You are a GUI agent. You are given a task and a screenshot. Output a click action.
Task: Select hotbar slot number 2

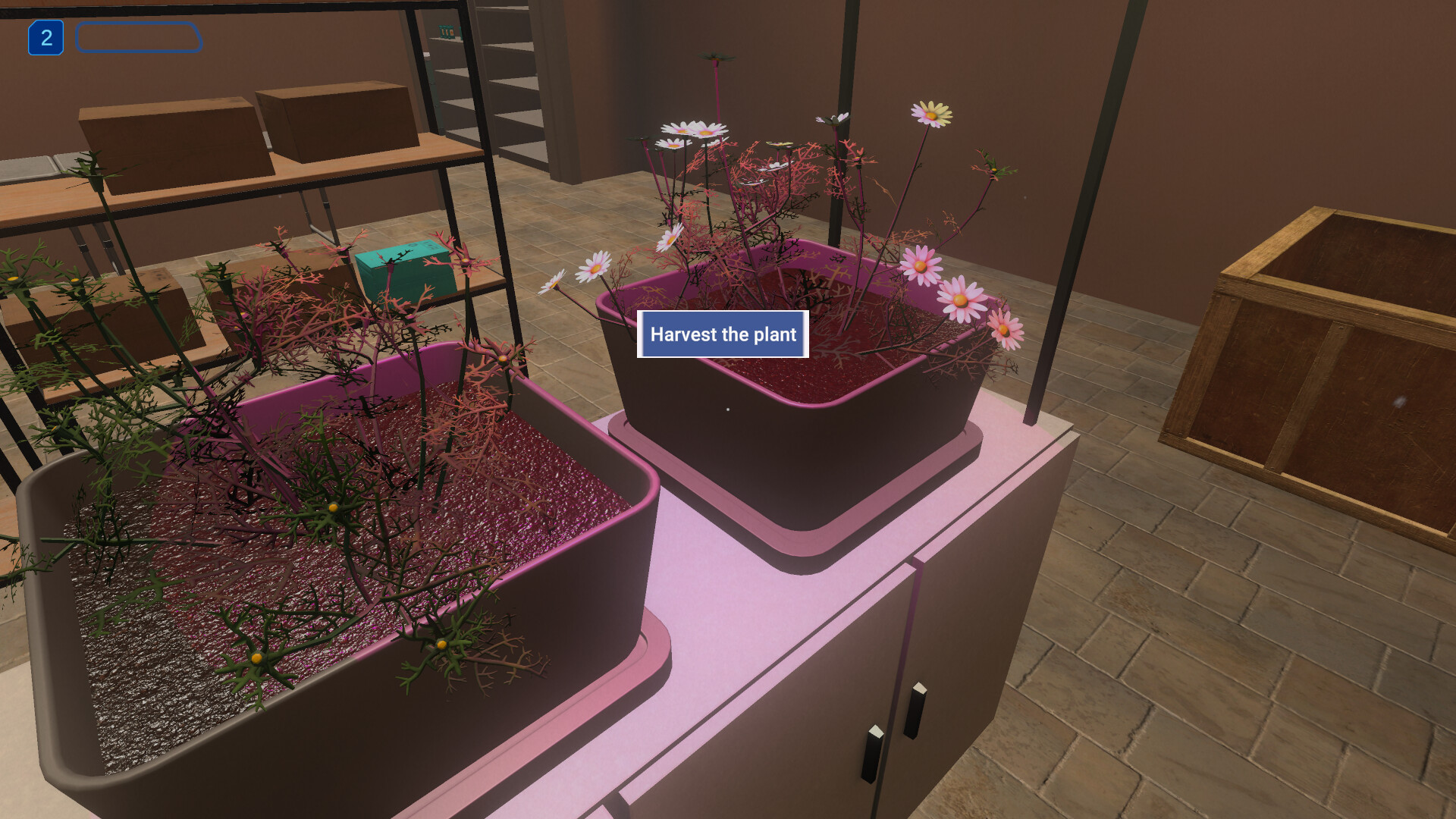46,36
